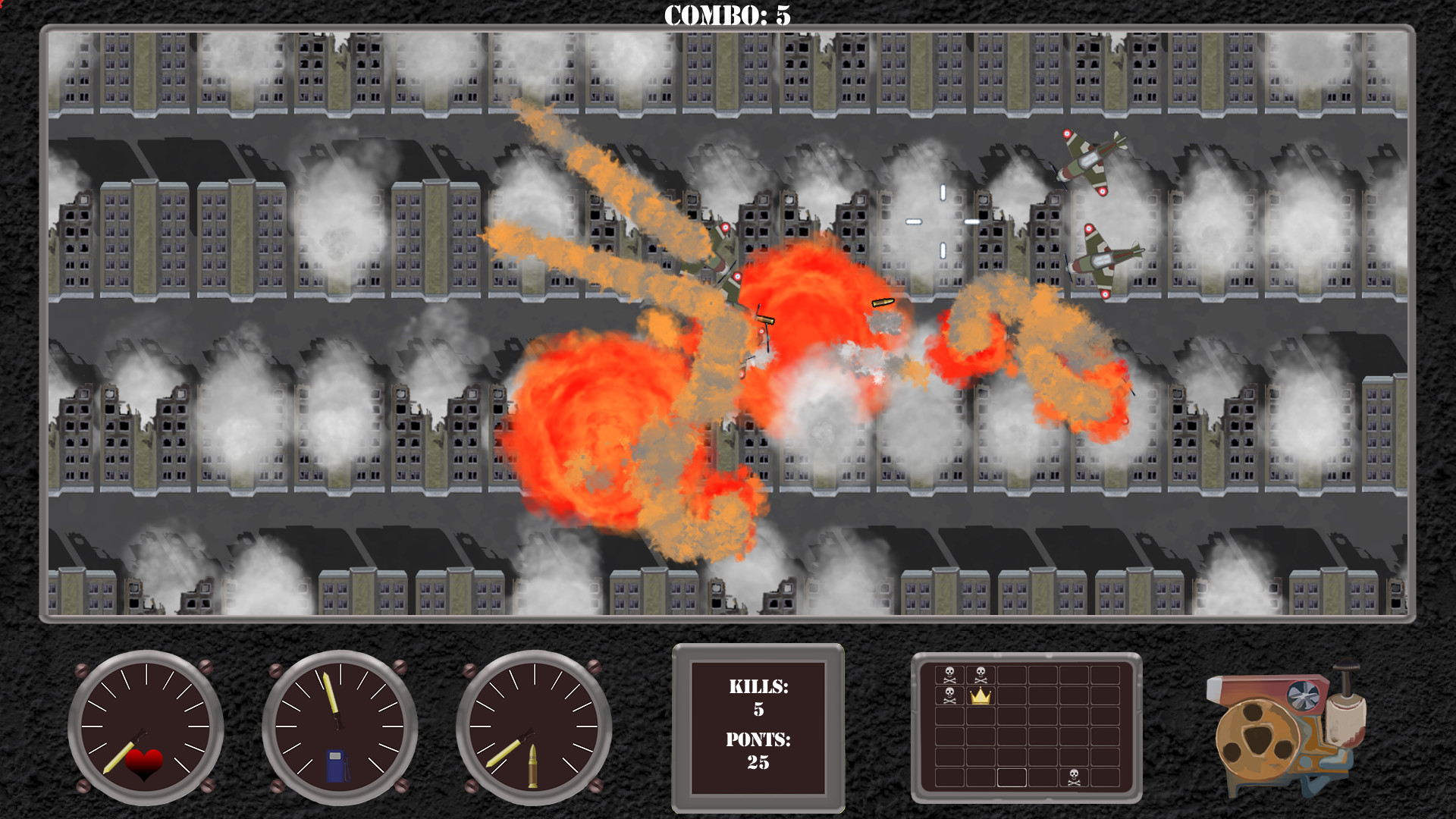
Task: Click the crown icon on the kill board
Action: (981, 696)
